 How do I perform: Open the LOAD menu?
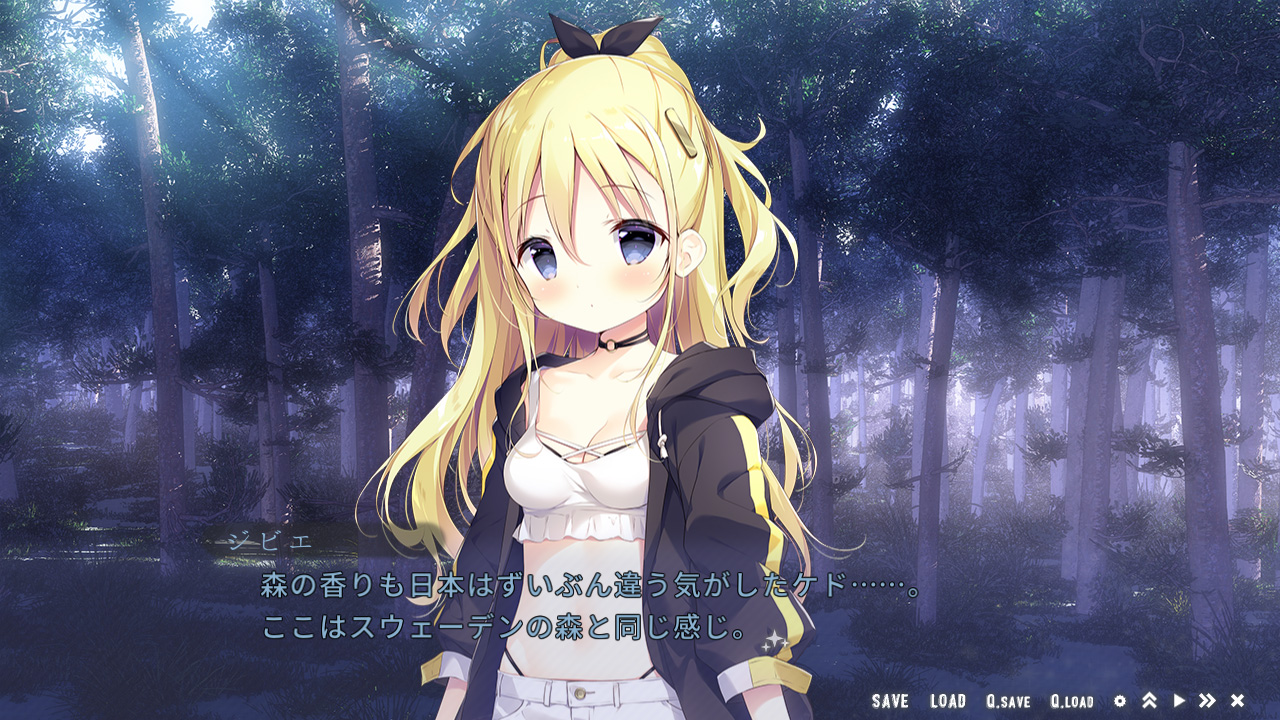[x=947, y=701]
